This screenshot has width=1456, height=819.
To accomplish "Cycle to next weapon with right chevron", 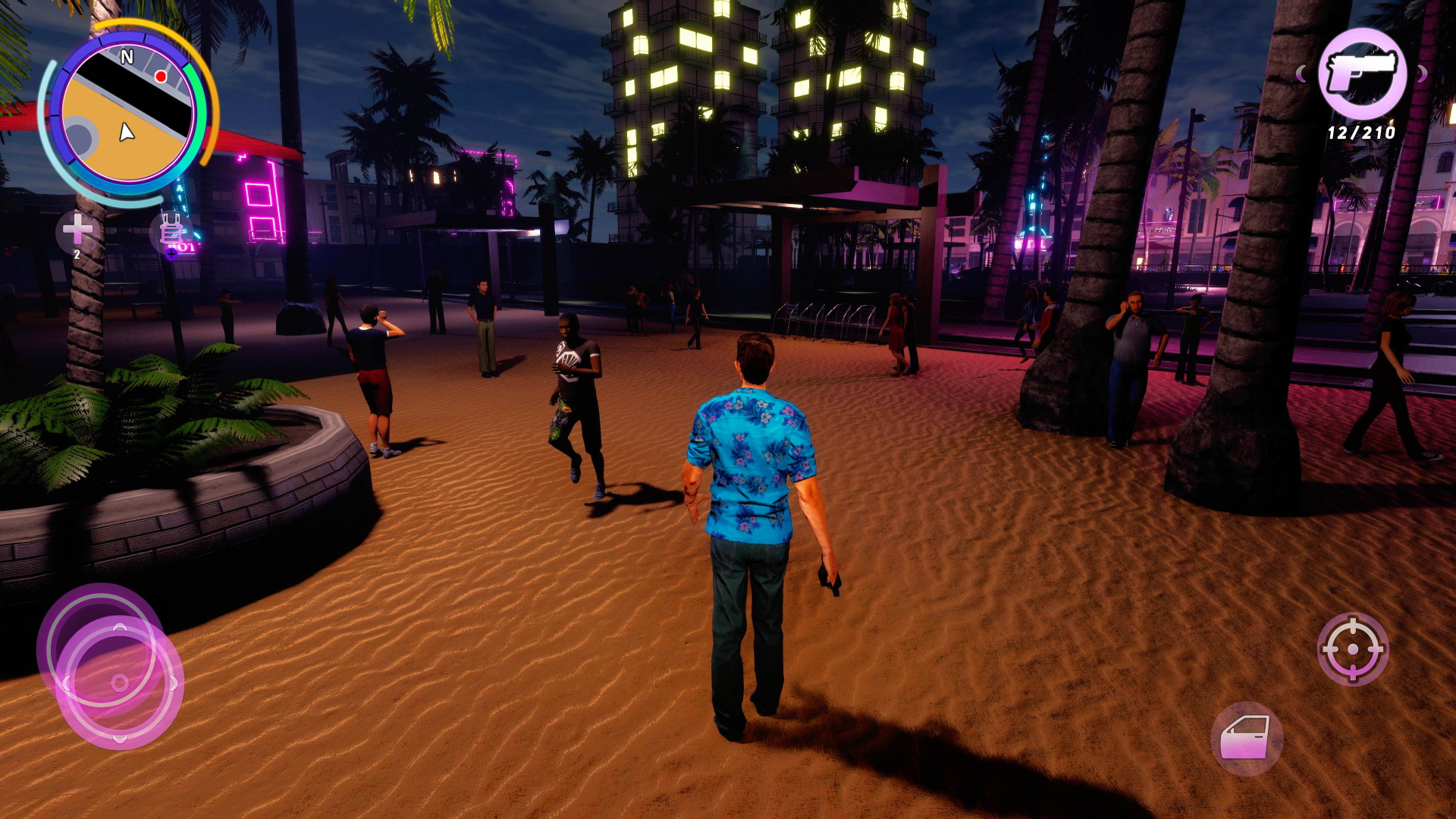I will (x=1423, y=75).
